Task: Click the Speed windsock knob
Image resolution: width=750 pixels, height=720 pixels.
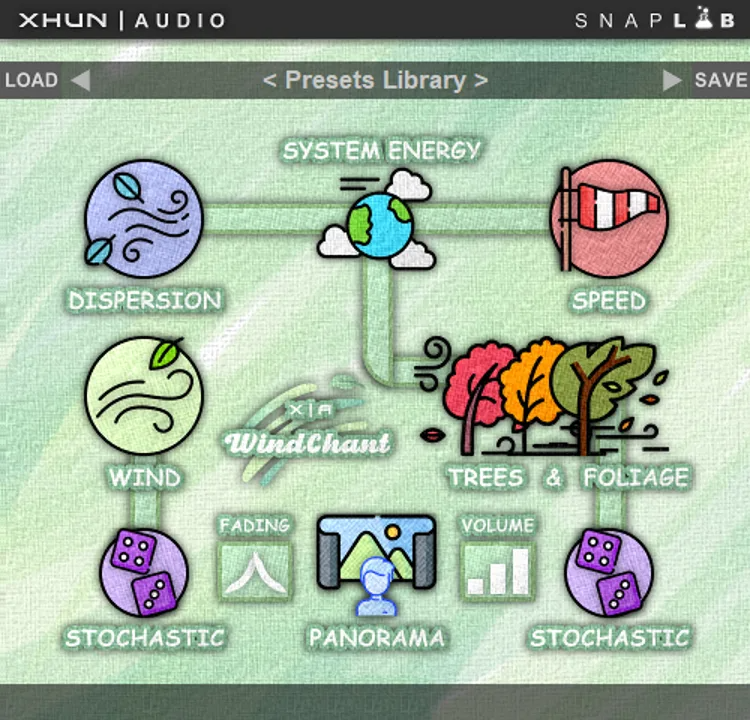Action: (609, 219)
